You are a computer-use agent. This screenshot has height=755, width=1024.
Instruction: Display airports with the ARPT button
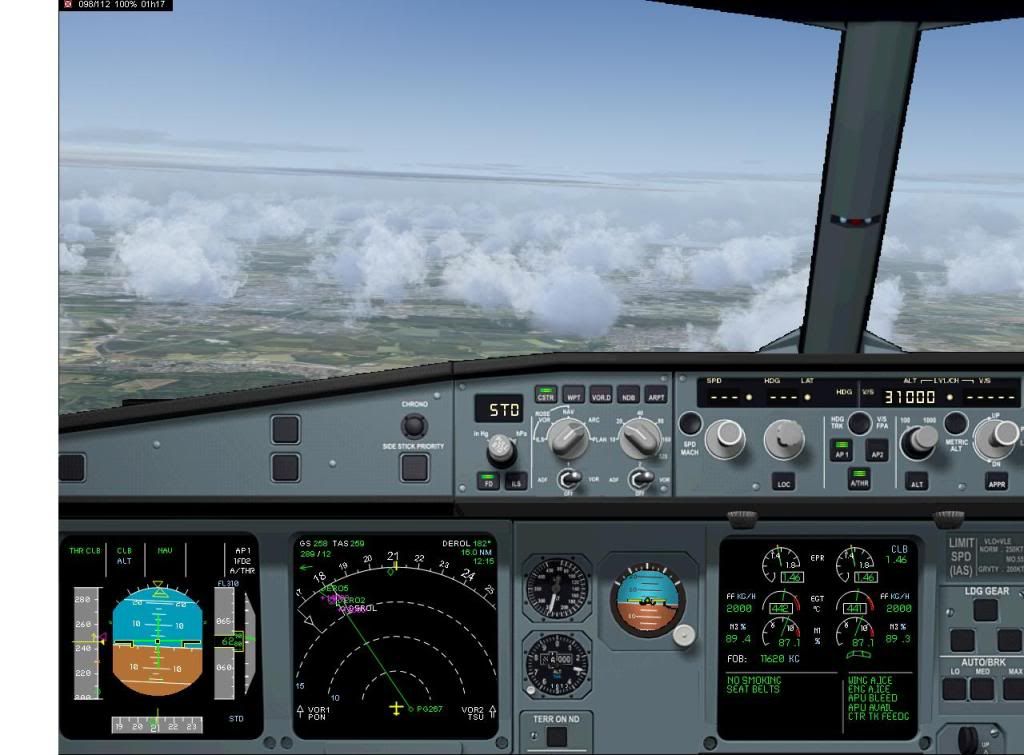point(655,396)
